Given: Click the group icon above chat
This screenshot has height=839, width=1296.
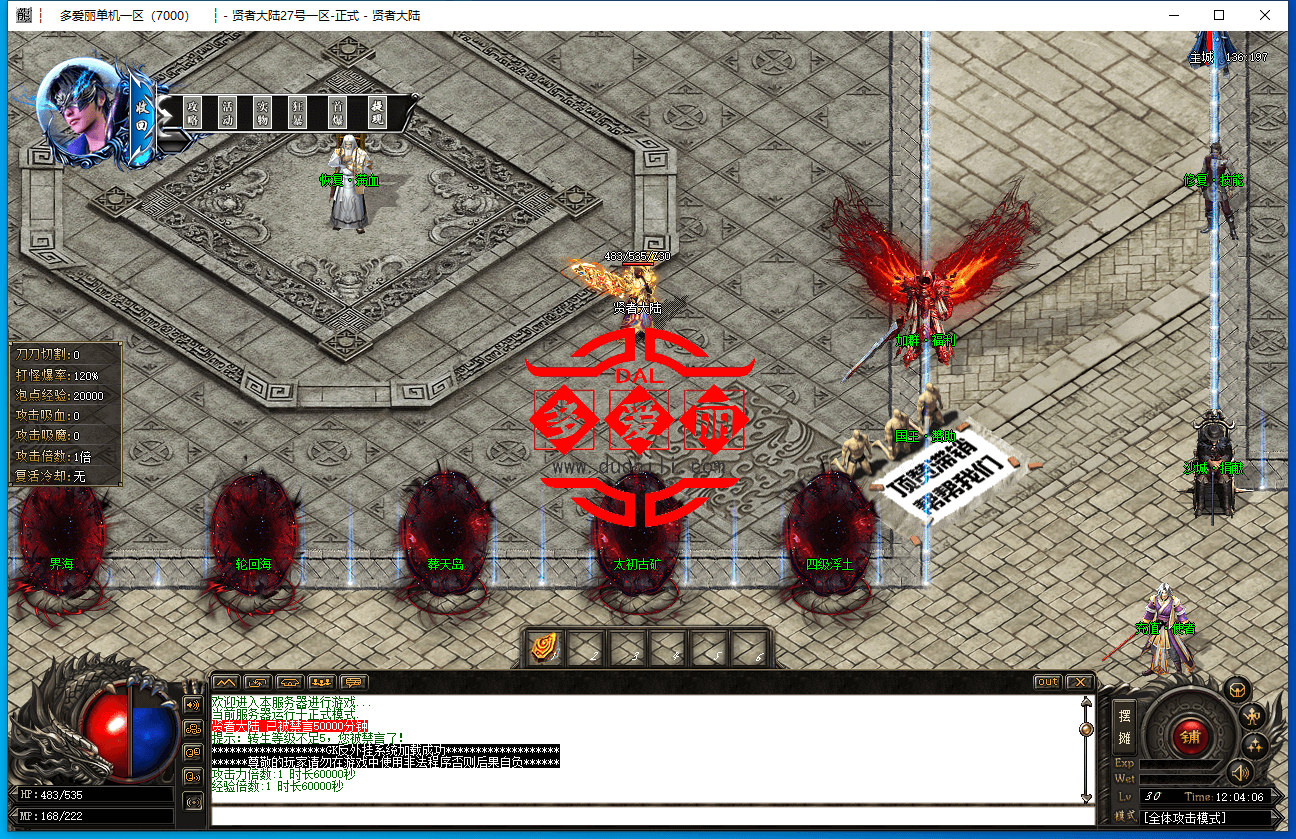Looking at the screenshot, I should [x=323, y=682].
